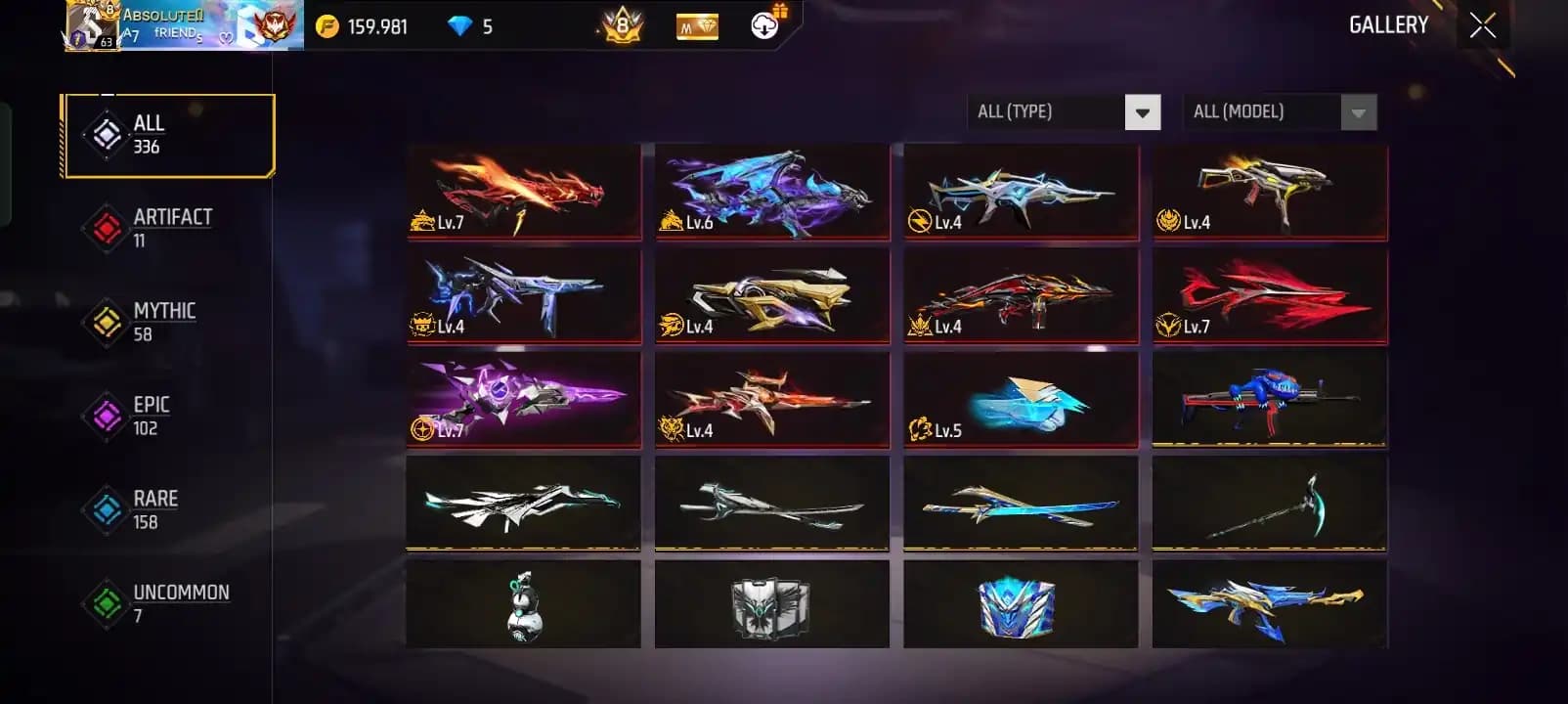Open the AbsoluteΩ player profile avatar
Viewport: 1568px width, 704px height.
tap(92, 26)
